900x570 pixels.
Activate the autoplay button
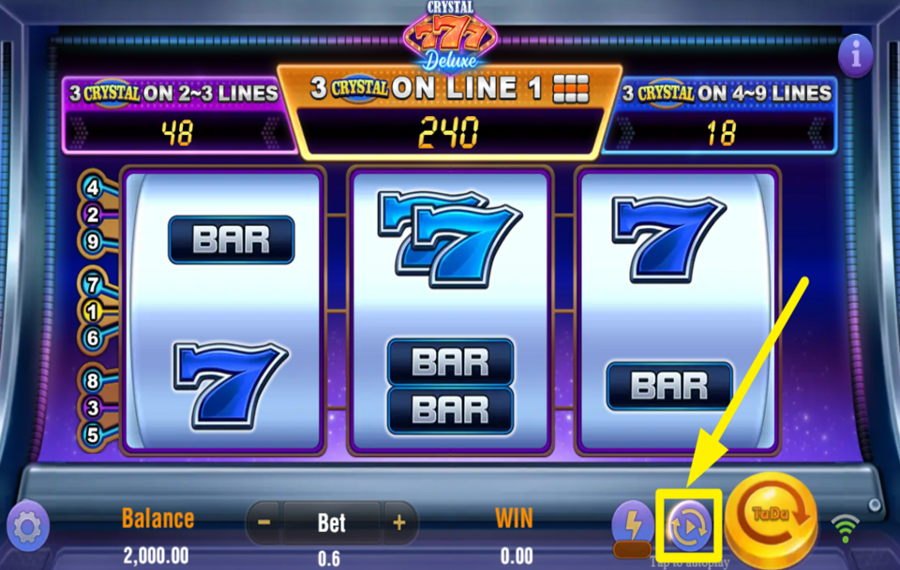click(x=690, y=522)
